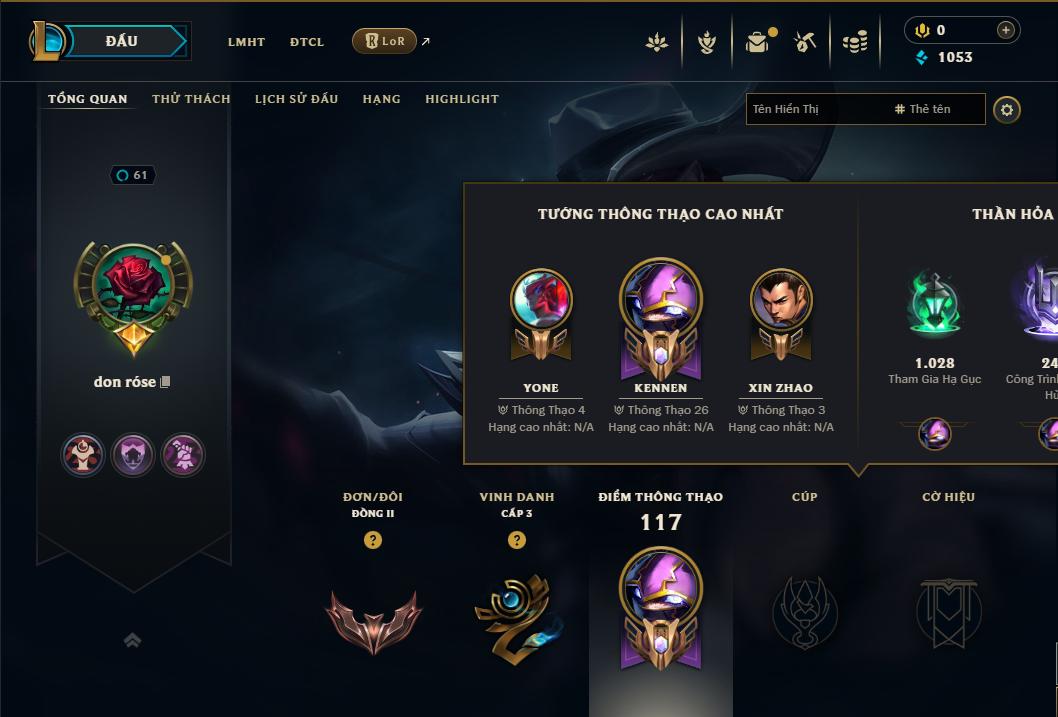Image resolution: width=1058 pixels, height=717 pixels.
Task: Click the rose summoner profile icon
Action: pos(133,287)
